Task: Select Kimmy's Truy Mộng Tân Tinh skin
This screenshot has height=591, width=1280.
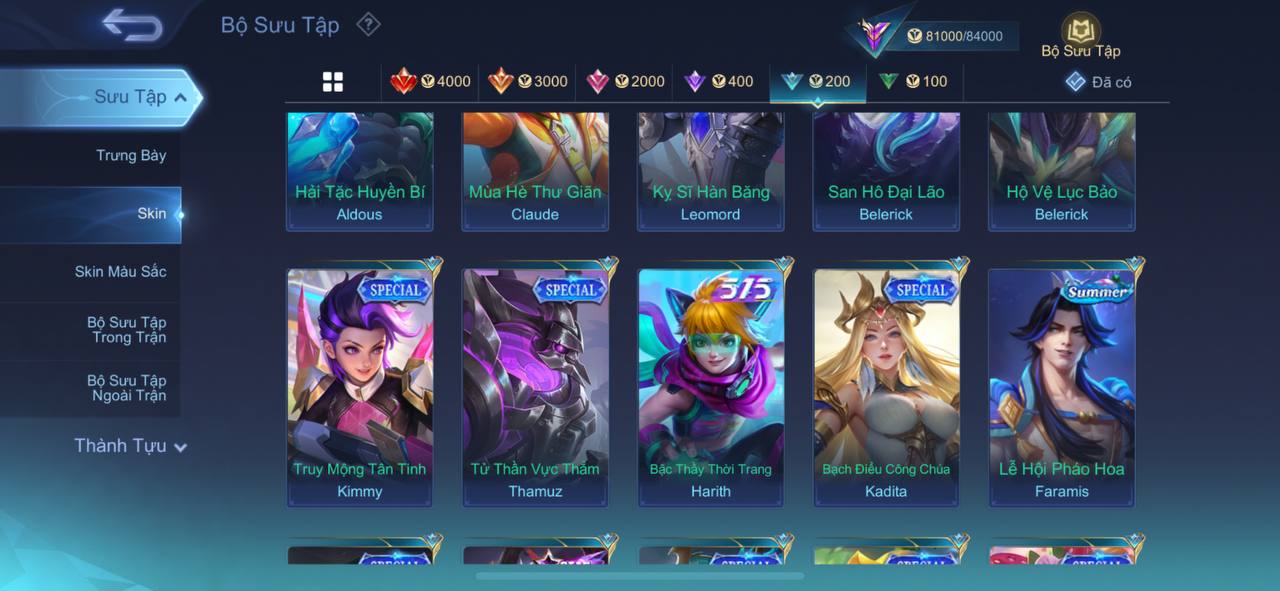Action: click(360, 387)
